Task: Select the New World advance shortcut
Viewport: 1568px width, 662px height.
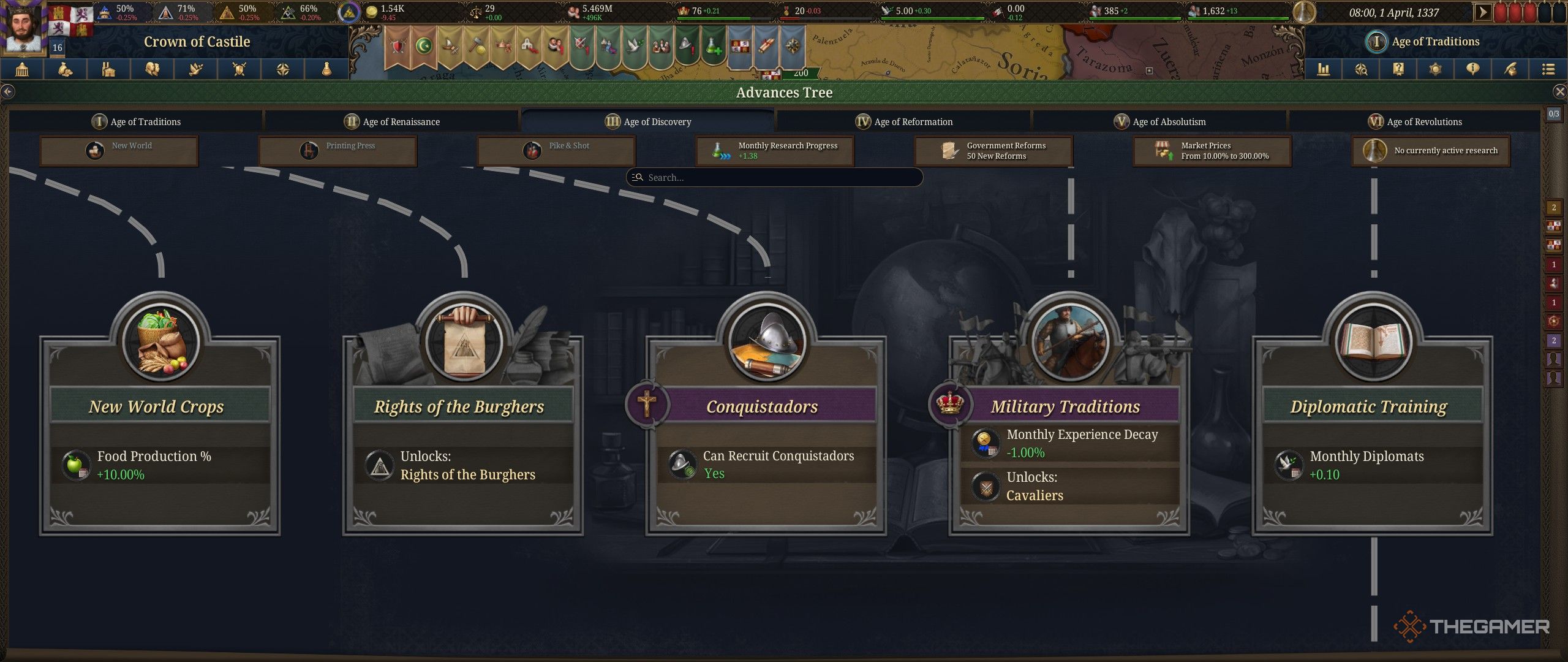Action: [x=119, y=151]
